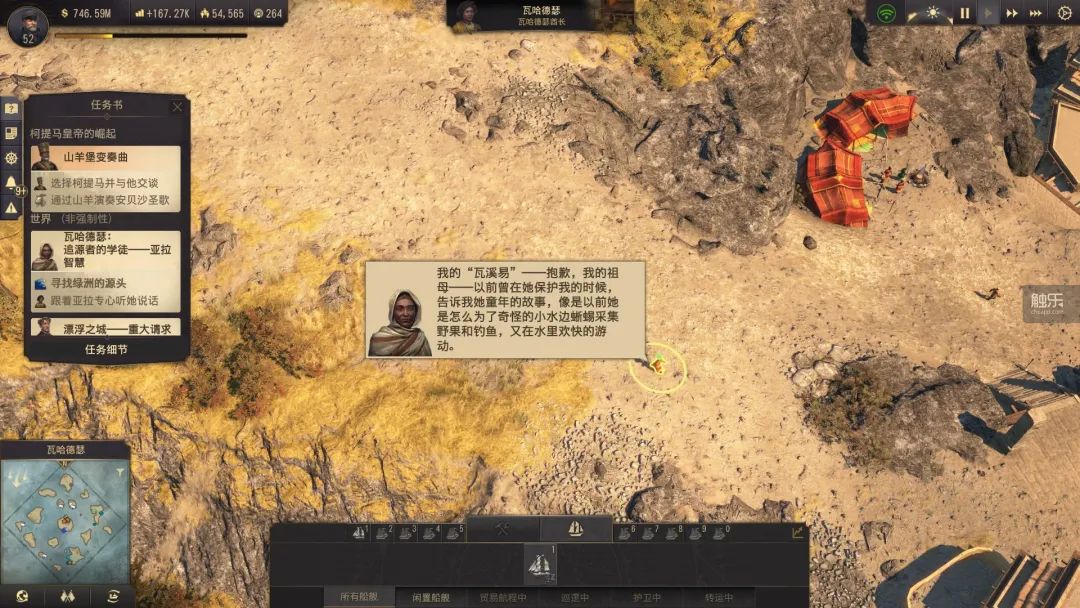Click the green online connection icon
This screenshot has height=608, width=1080.
(x=885, y=13)
